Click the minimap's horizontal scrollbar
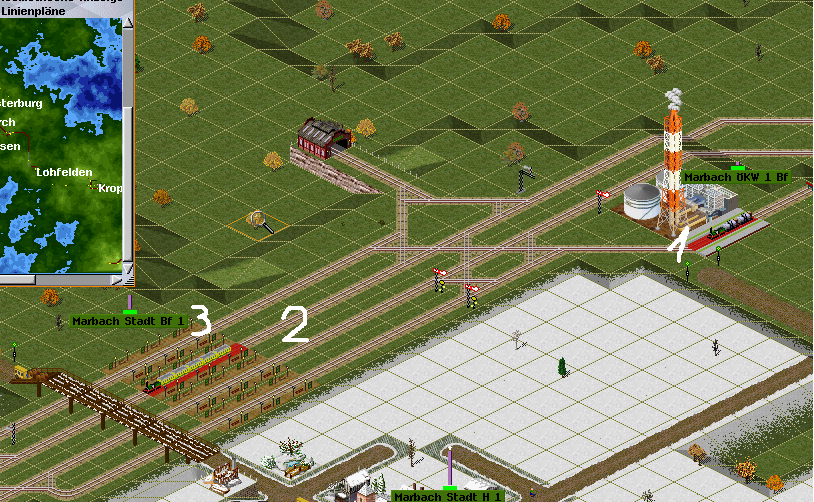Screen dimensions: 814x502 [x=60, y=281]
